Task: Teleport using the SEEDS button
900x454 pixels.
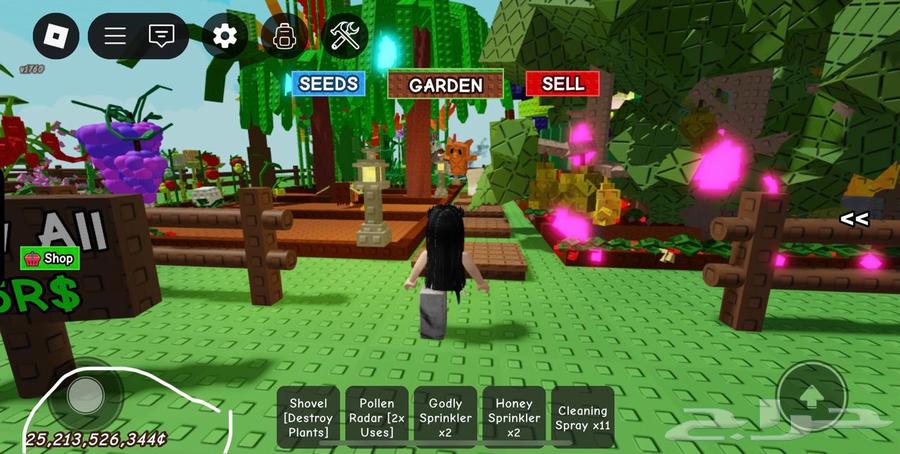Action: [328, 84]
